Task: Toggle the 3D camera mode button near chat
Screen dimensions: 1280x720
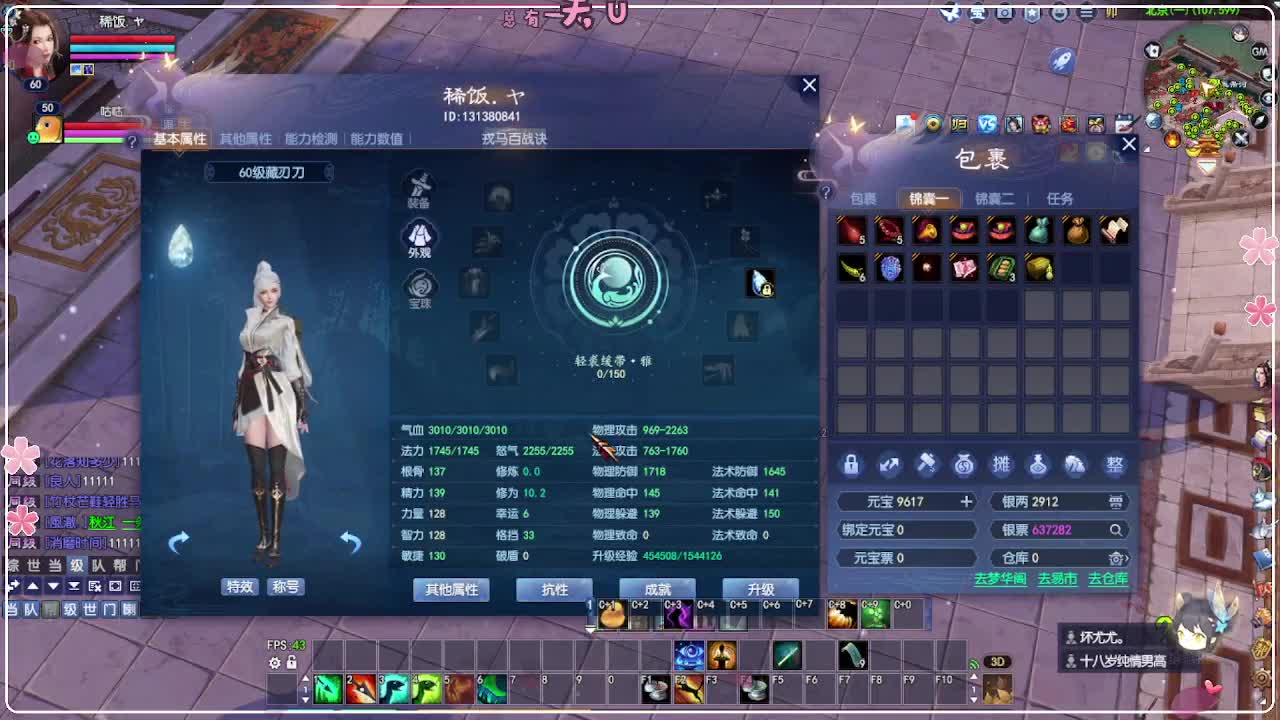Action: [998, 662]
